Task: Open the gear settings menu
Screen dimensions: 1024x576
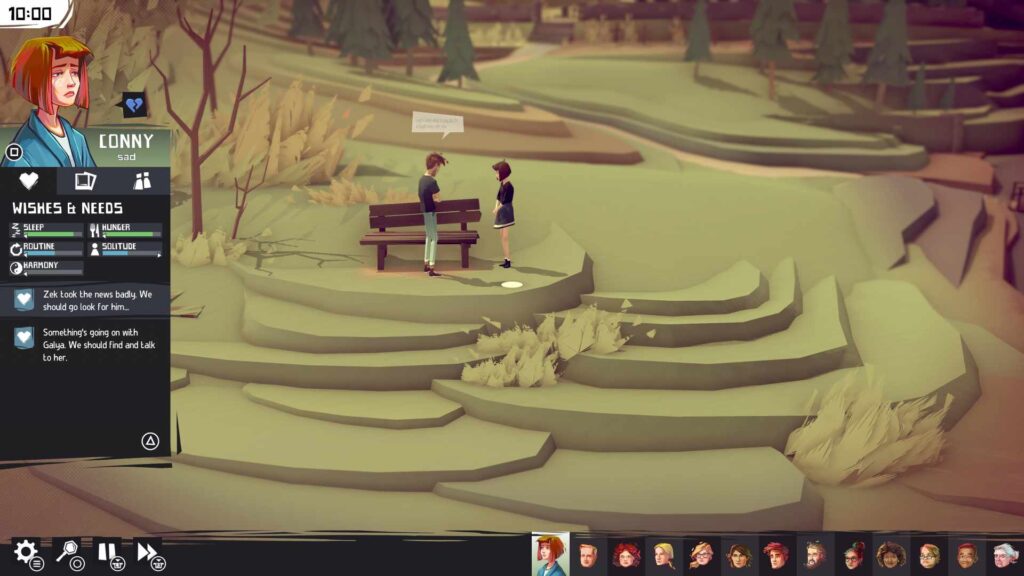Action: click(x=25, y=551)
